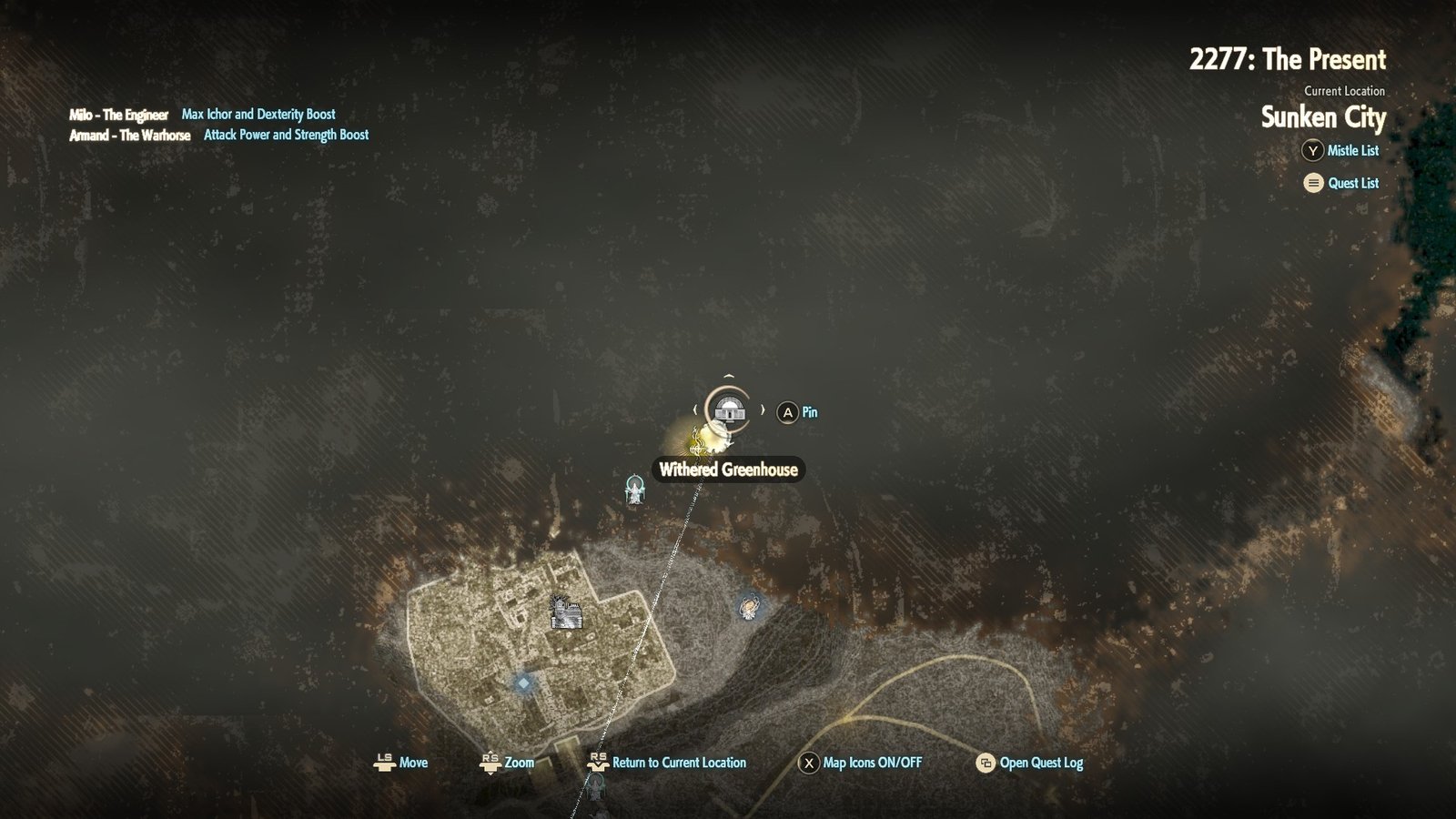1456x819 pixels.
Task: Open the Quest List
Action: click(x=1341, y=183)
